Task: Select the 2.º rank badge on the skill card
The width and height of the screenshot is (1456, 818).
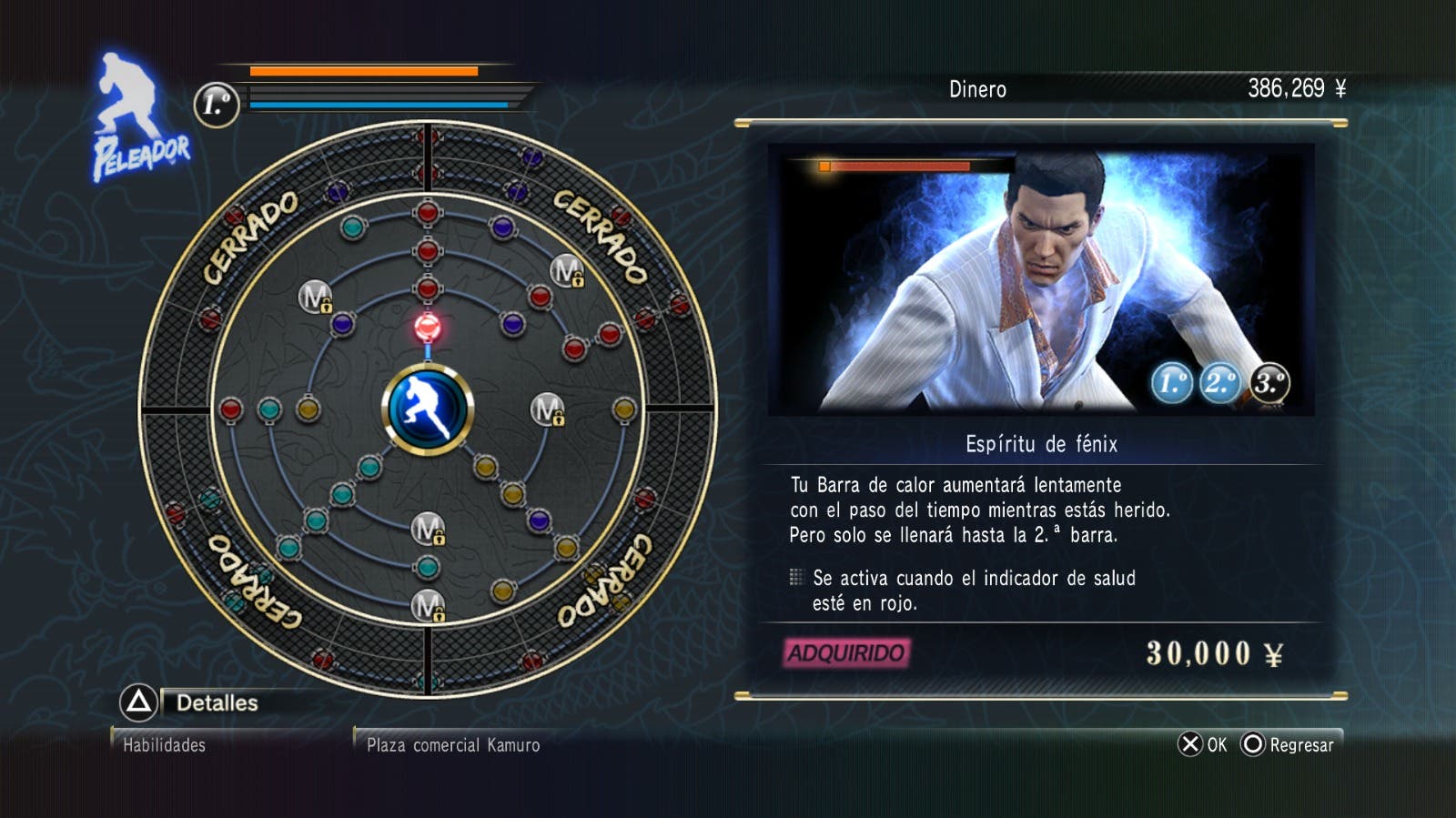Action: (1220, 383)
